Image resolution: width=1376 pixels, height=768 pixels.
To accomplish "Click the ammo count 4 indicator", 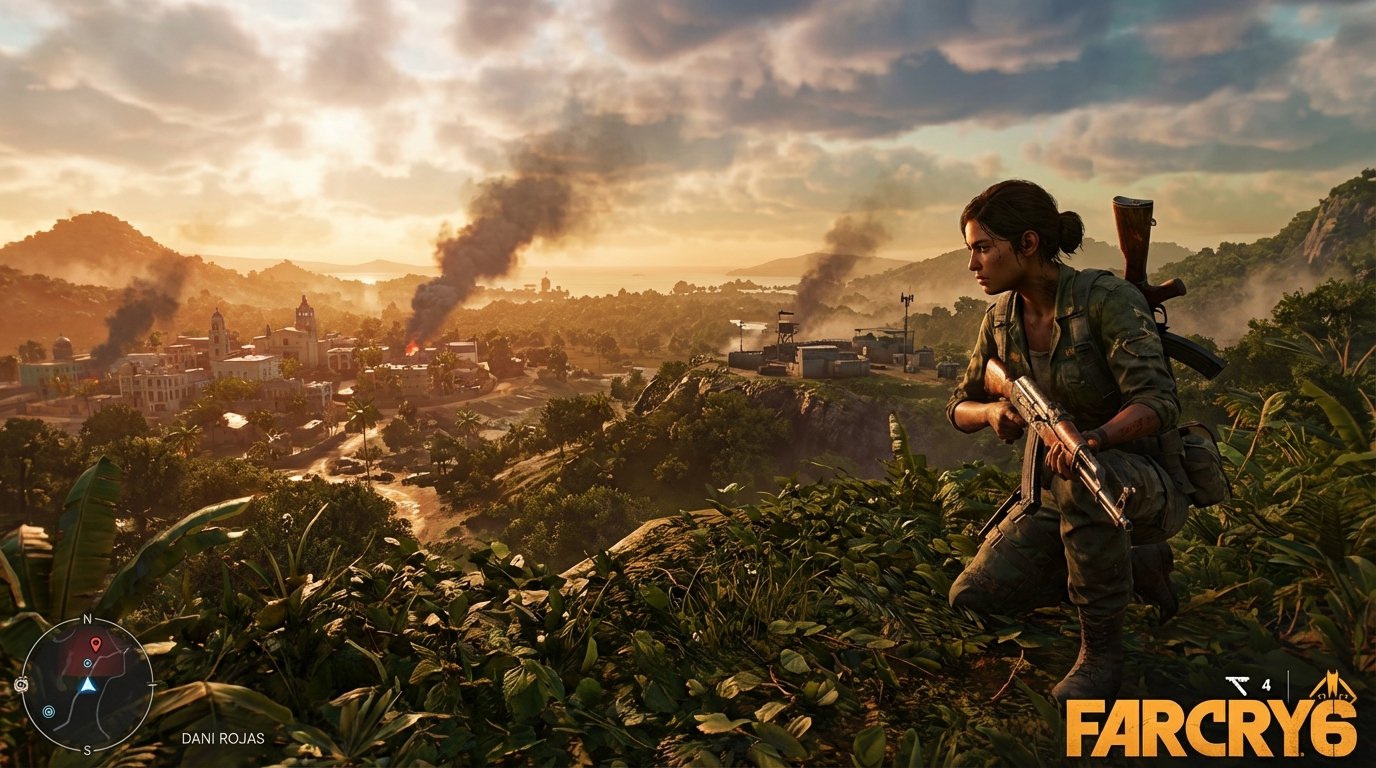I will tap(1267, 685).
